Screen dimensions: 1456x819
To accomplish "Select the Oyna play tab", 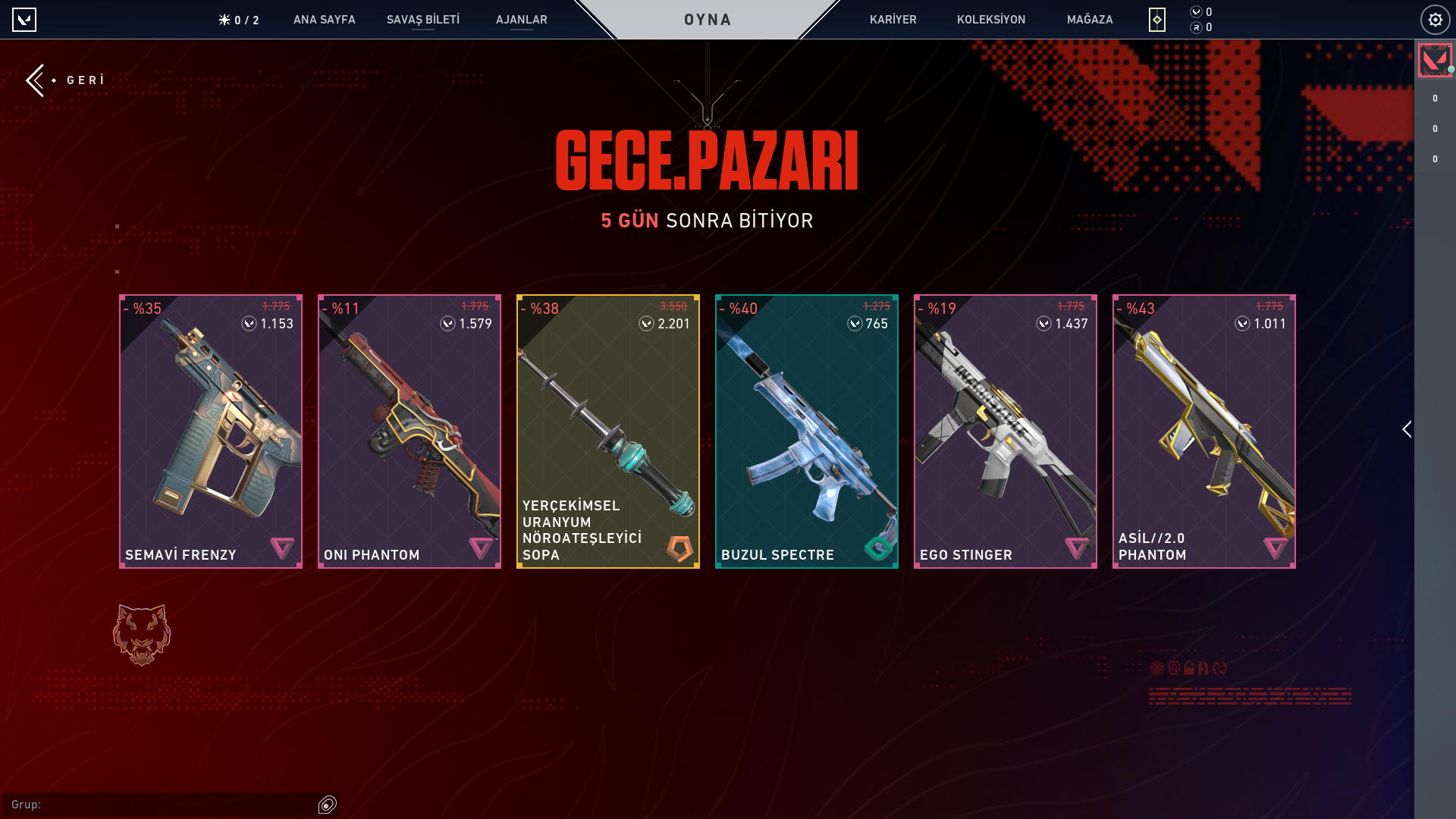I will click(x=708, y=20).
